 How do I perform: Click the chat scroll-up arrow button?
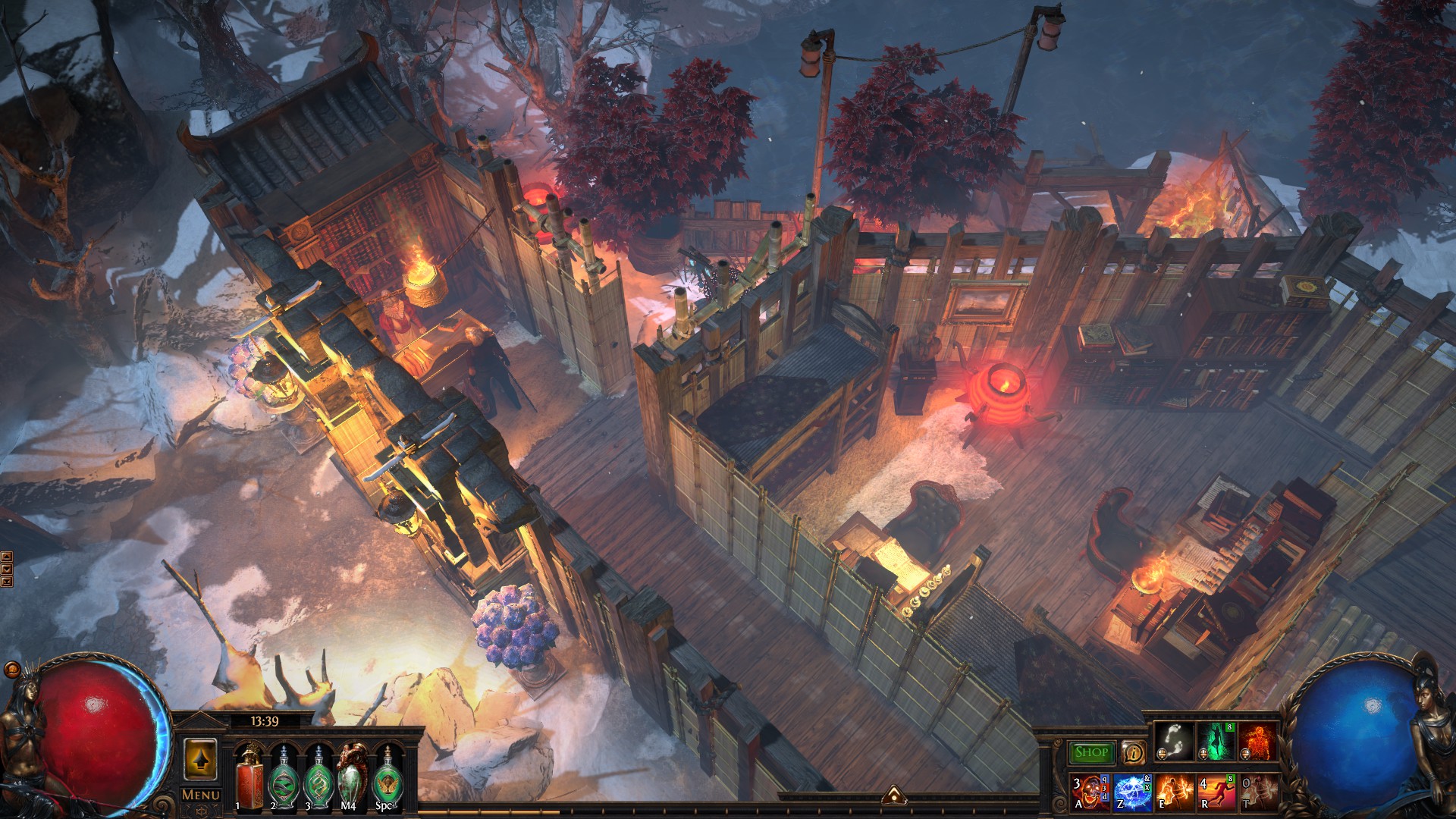[7, 557]
